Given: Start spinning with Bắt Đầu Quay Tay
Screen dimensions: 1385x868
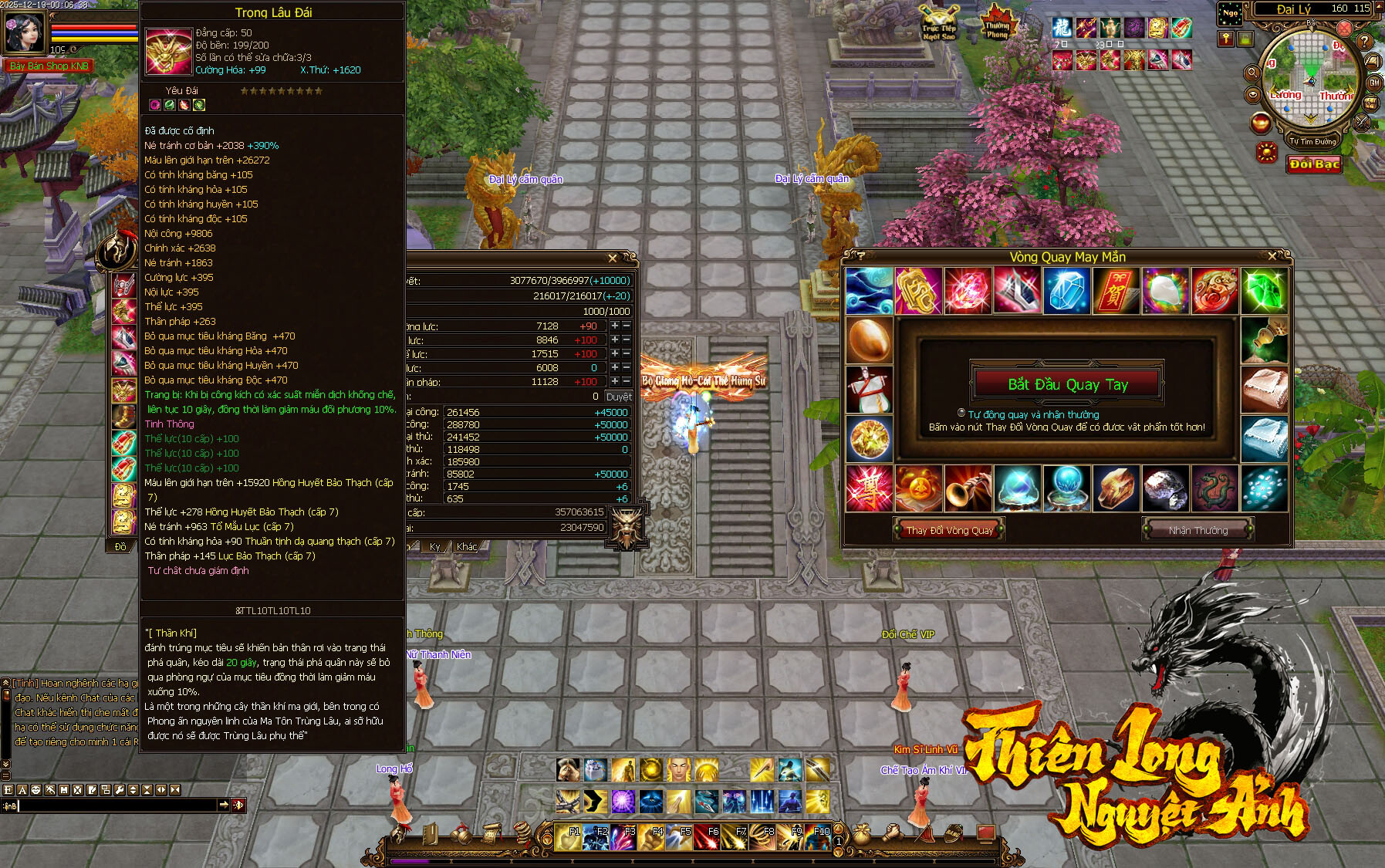Looking at the screenshot, I should (x=1067, y=384).
